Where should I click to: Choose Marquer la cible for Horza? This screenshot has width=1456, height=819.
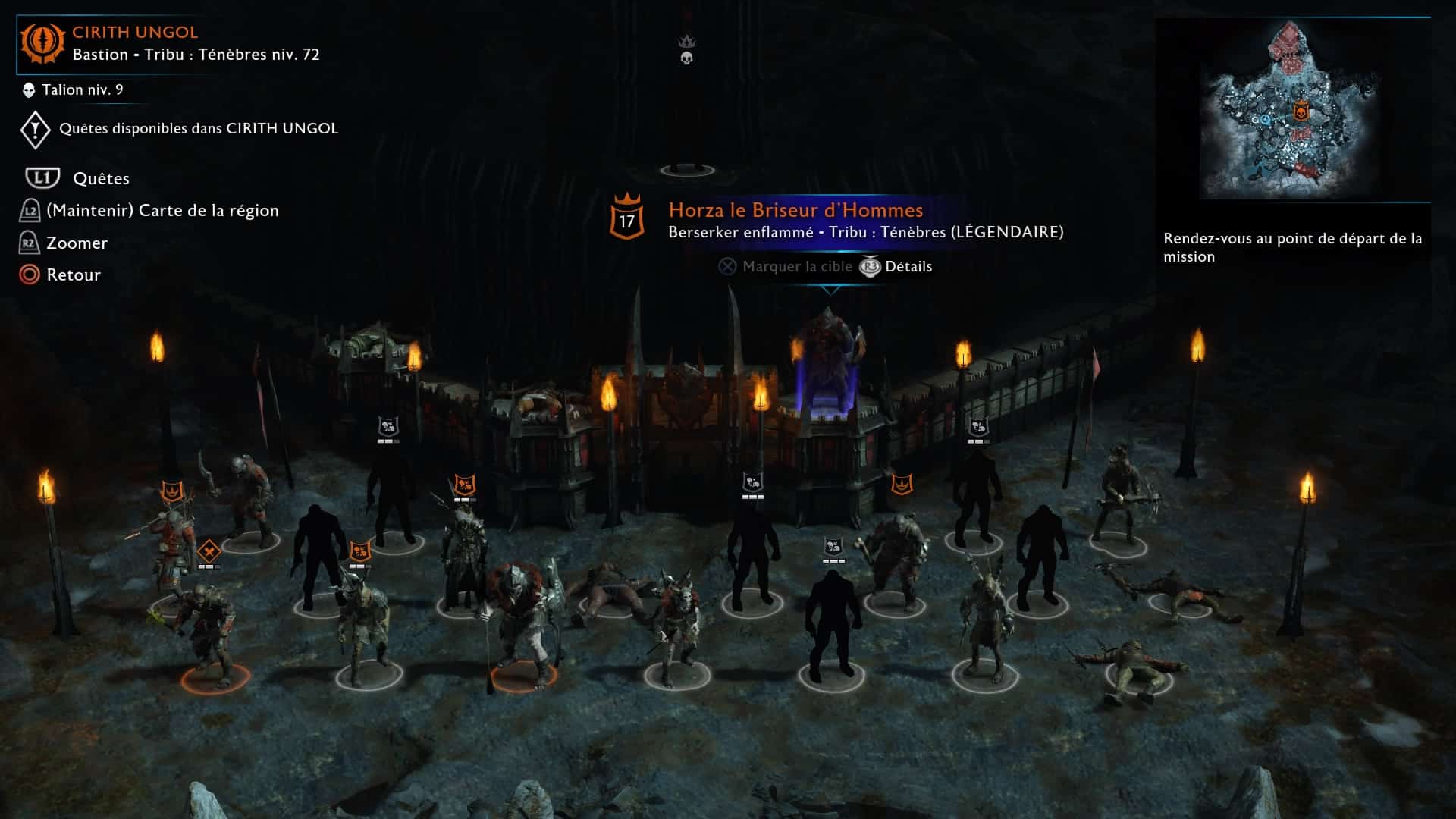(x=796, y=267)
